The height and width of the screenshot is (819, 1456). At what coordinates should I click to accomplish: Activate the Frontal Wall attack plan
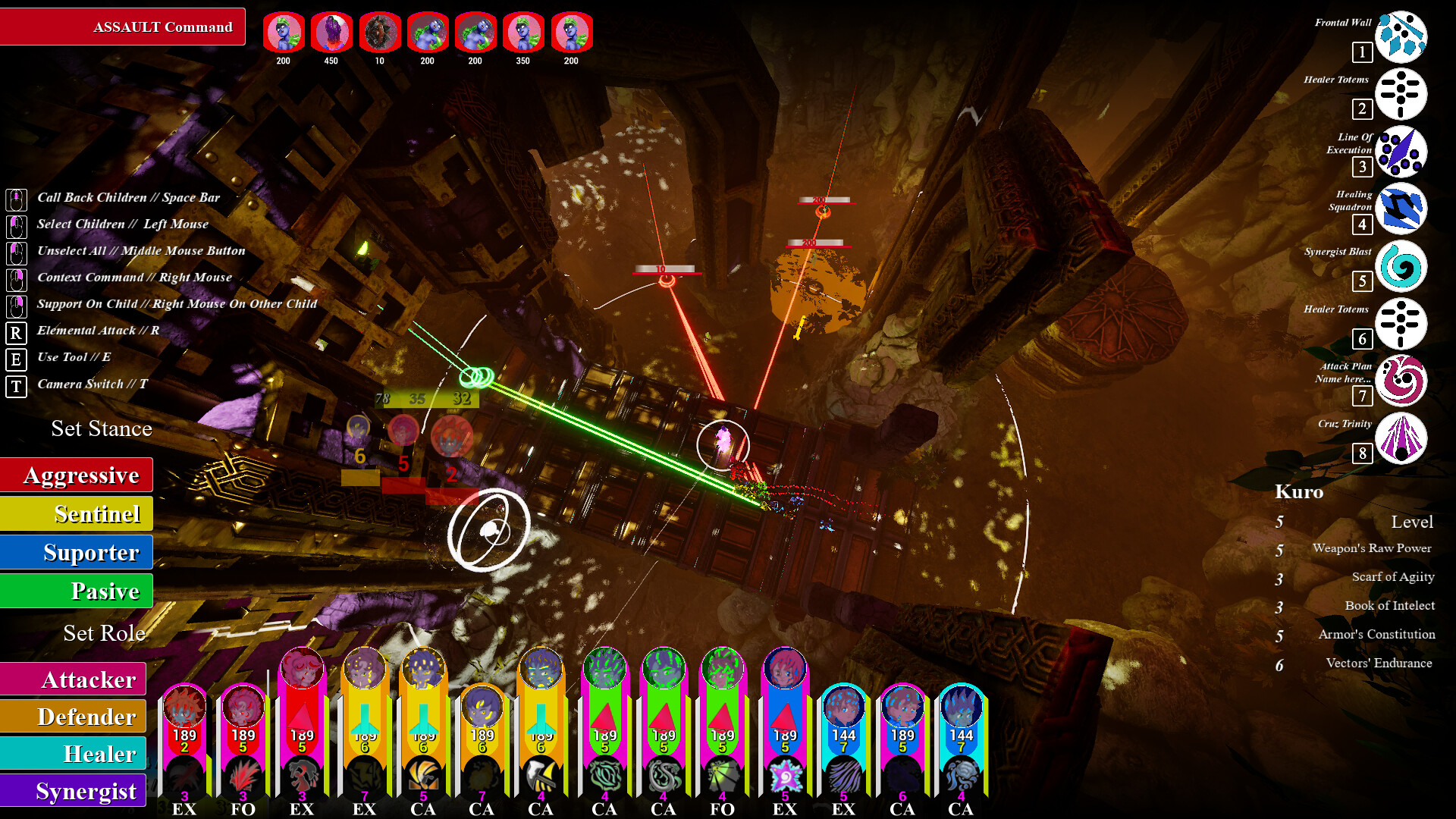[x=1401, y=36]
